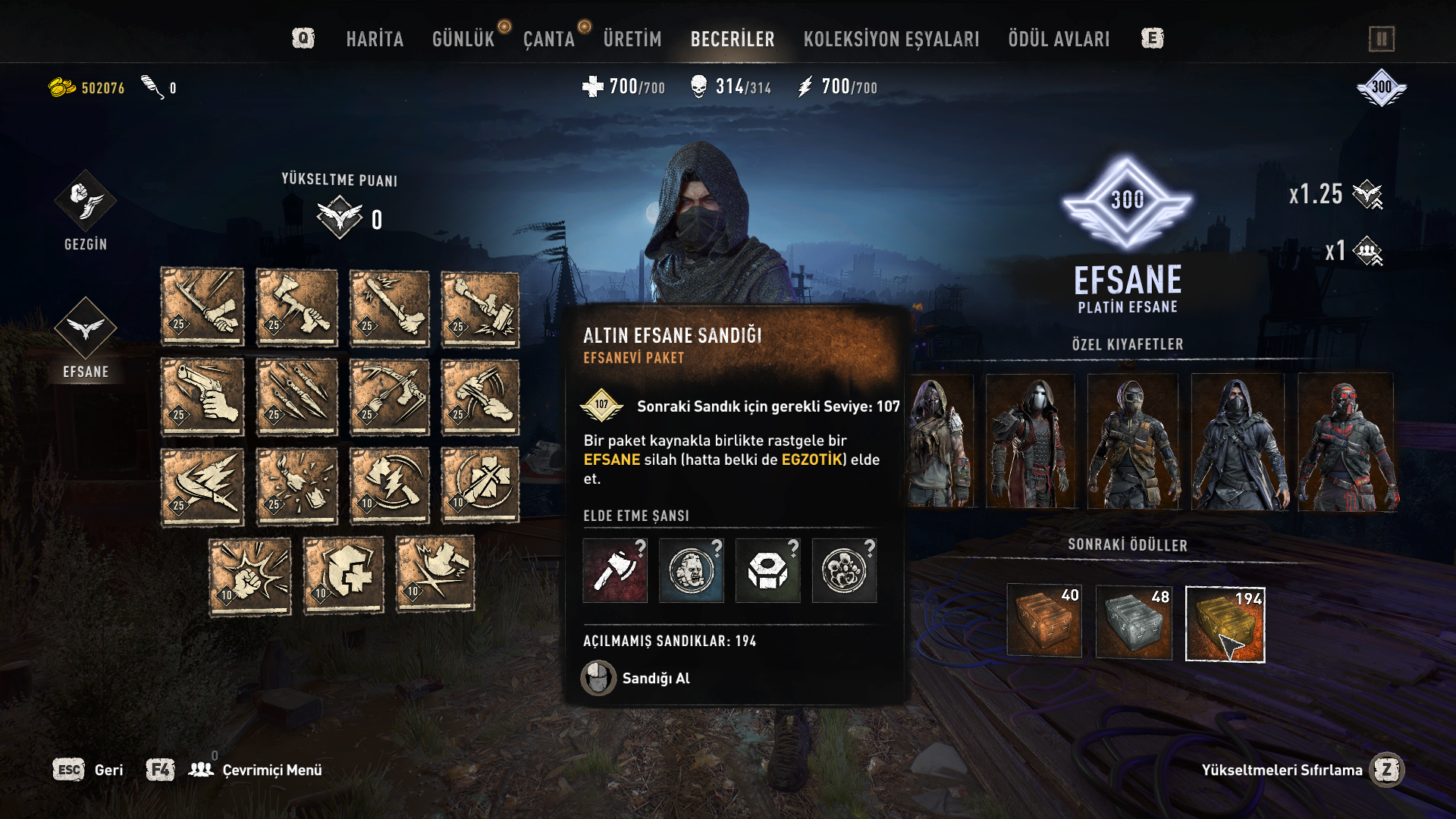Open the Çanta tab
Screen dimensions: 1456x819
tap(548, 39)
